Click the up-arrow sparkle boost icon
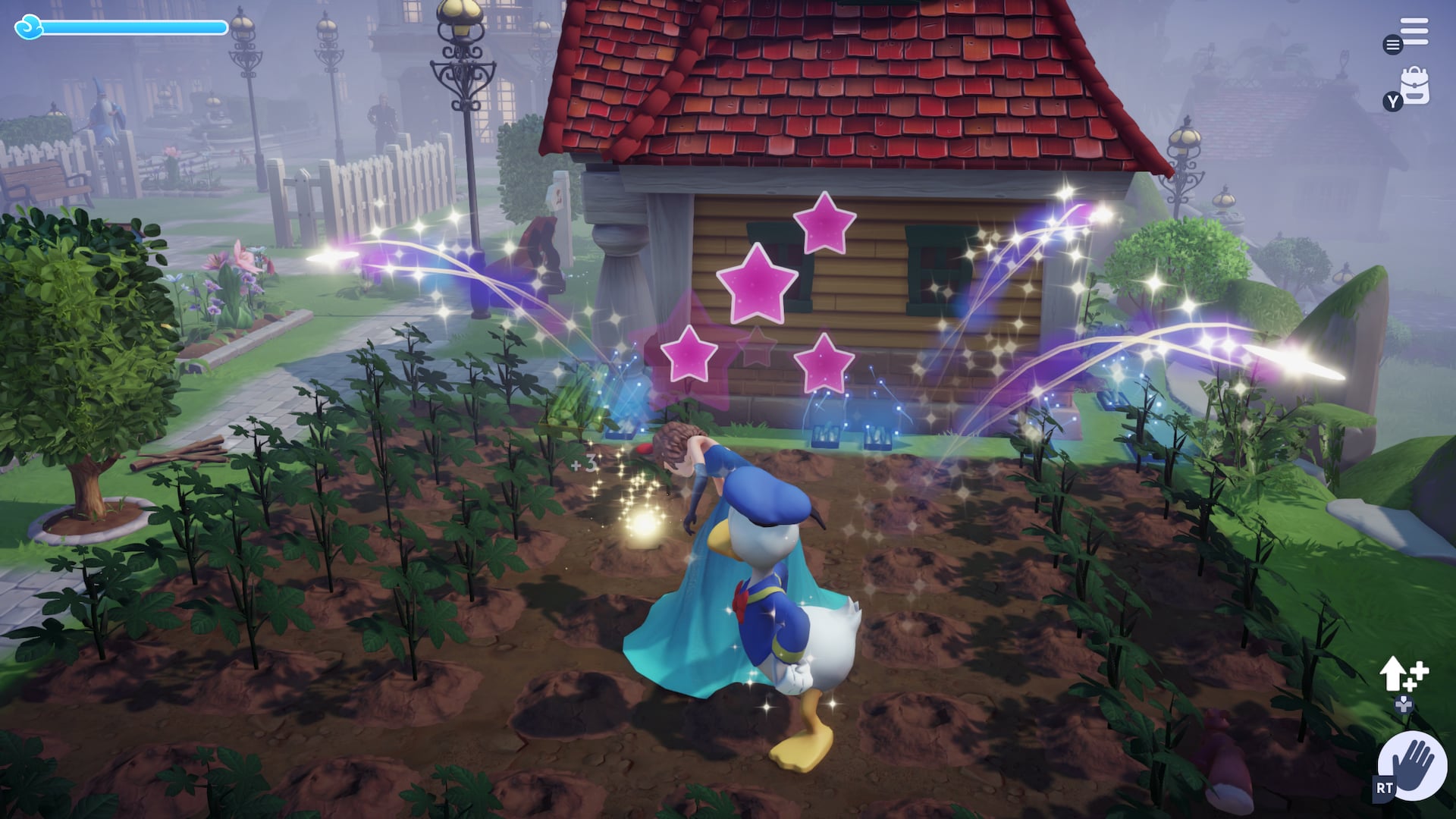This screenshot has width=1456, height=819. (x=1402, y=673)
